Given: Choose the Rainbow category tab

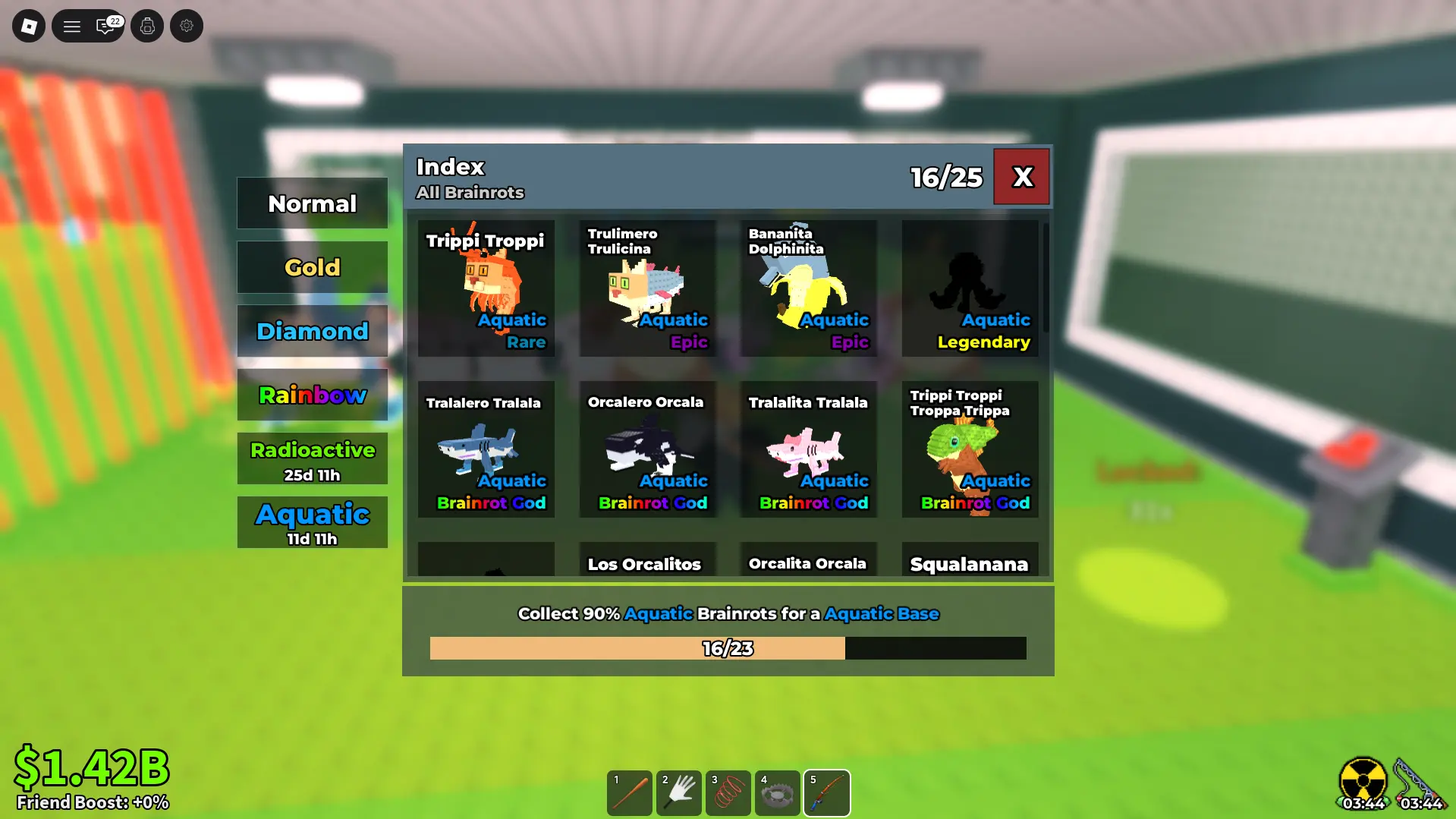Looking at the screenshot, I should tap(312, 395).
